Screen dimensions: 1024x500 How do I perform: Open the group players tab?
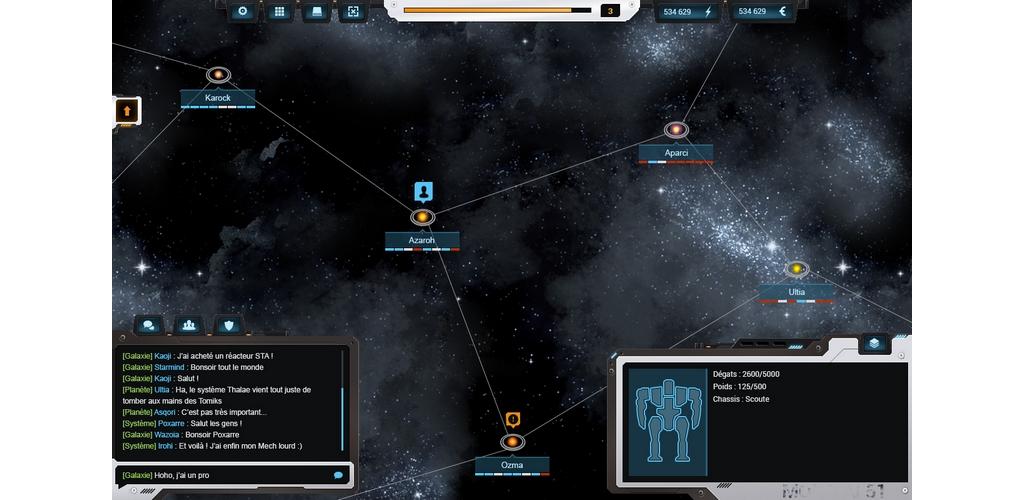click(188, 325)
